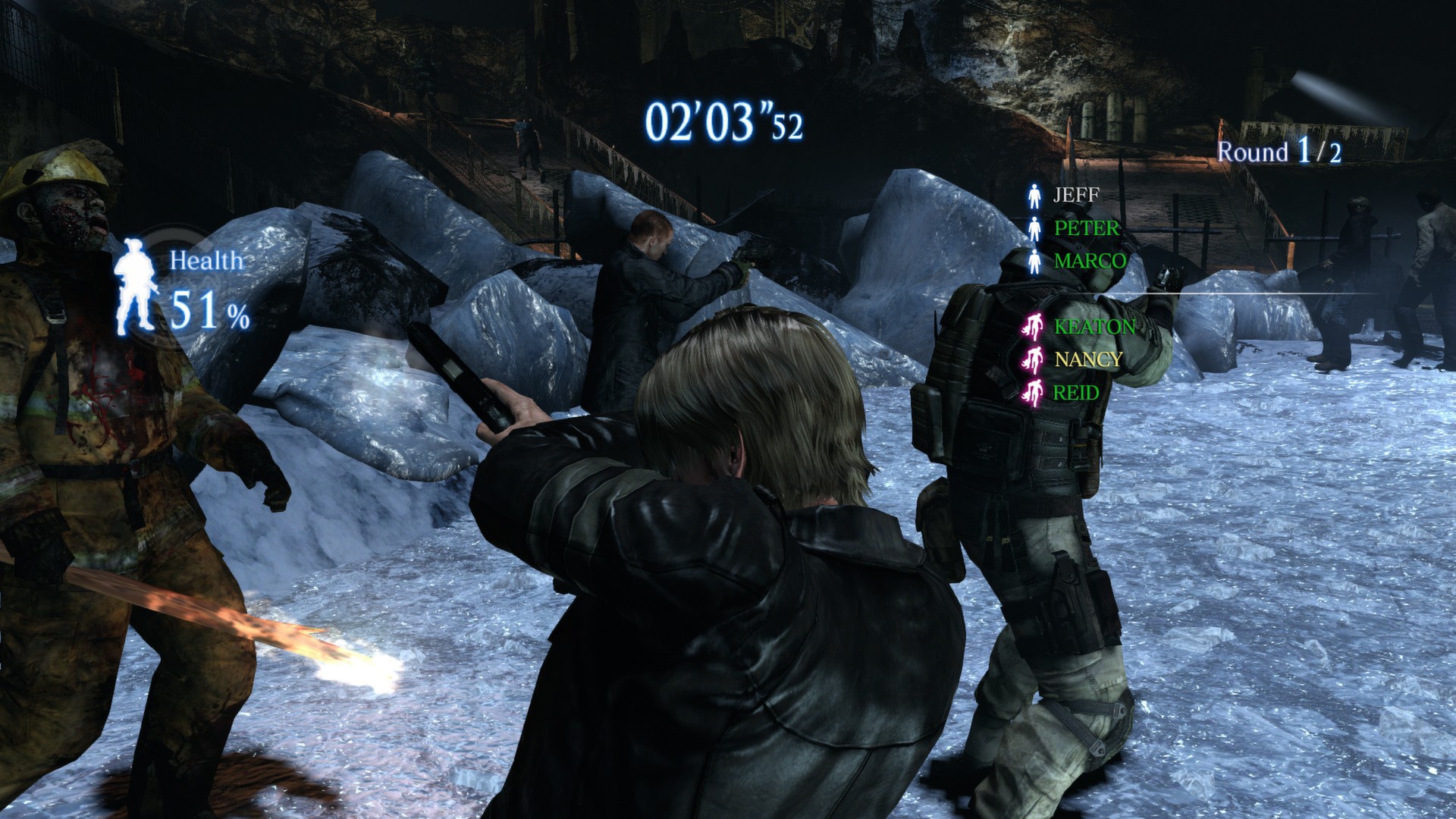Select JEFF in the player list
The image size is (1456, 819).
pyautogui.click(x=1075, y=196)
